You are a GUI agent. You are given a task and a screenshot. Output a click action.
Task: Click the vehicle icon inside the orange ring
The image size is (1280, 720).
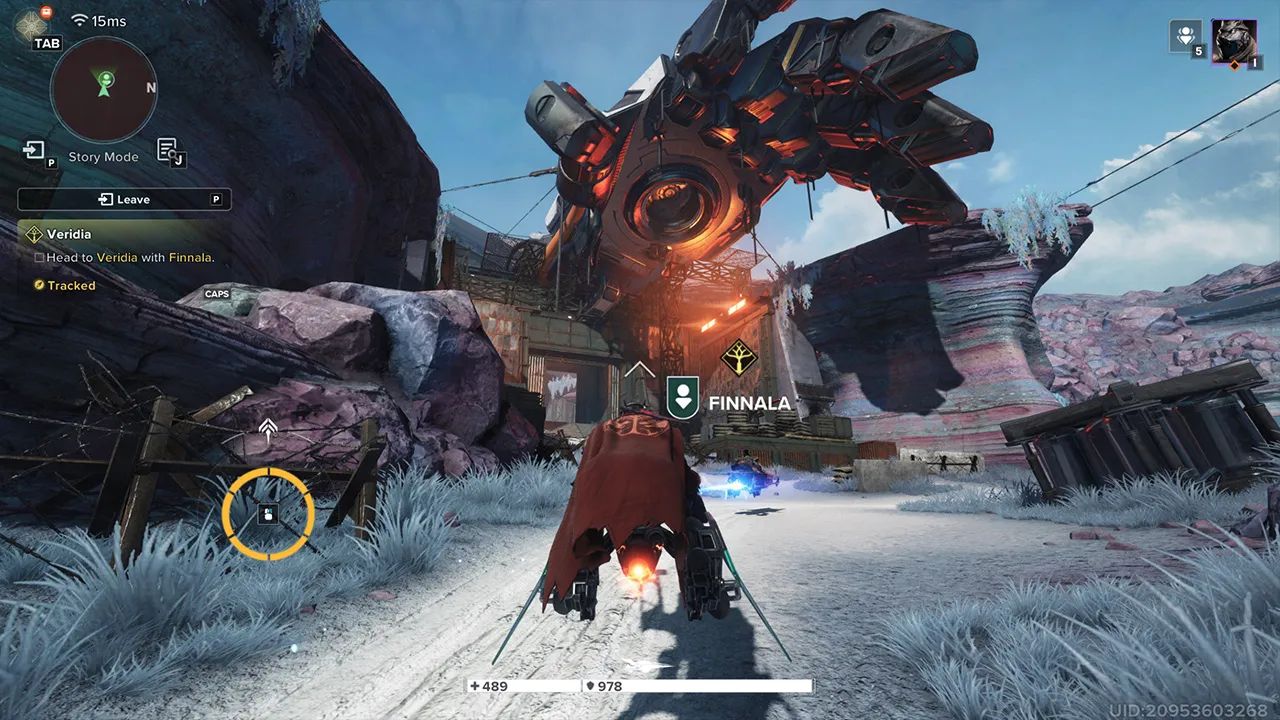click(x=267, y=513)
